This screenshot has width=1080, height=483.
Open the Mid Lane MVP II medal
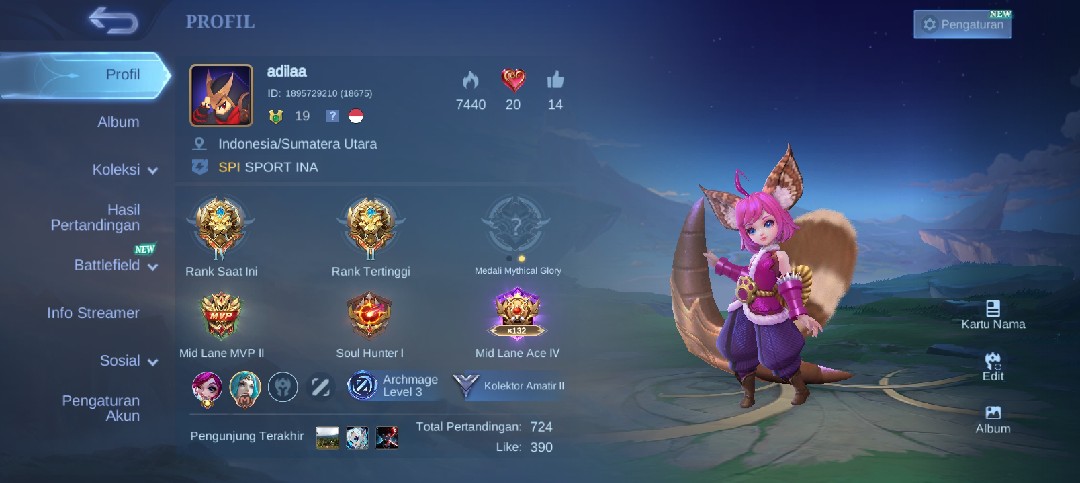(221, 318)
